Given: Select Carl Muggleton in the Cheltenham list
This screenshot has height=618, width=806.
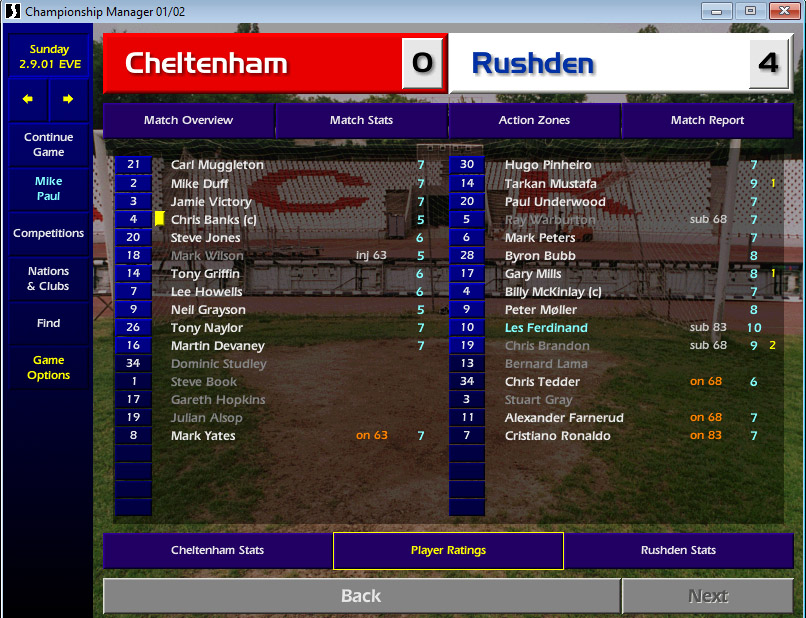Looking at the screenshot, I should pyautogui.click(x=217, y=165).
